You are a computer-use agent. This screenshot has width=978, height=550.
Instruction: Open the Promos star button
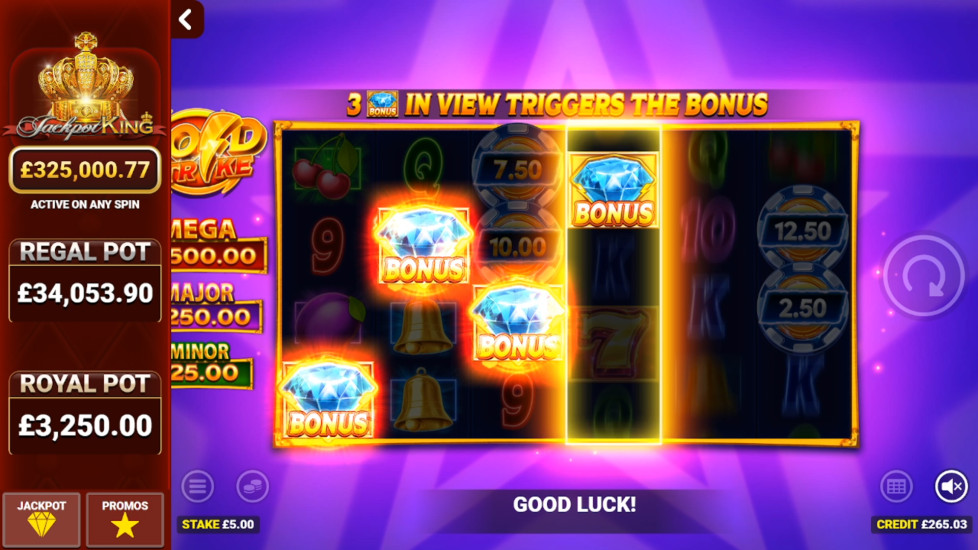pyautogui.click(x=124, y=519)
